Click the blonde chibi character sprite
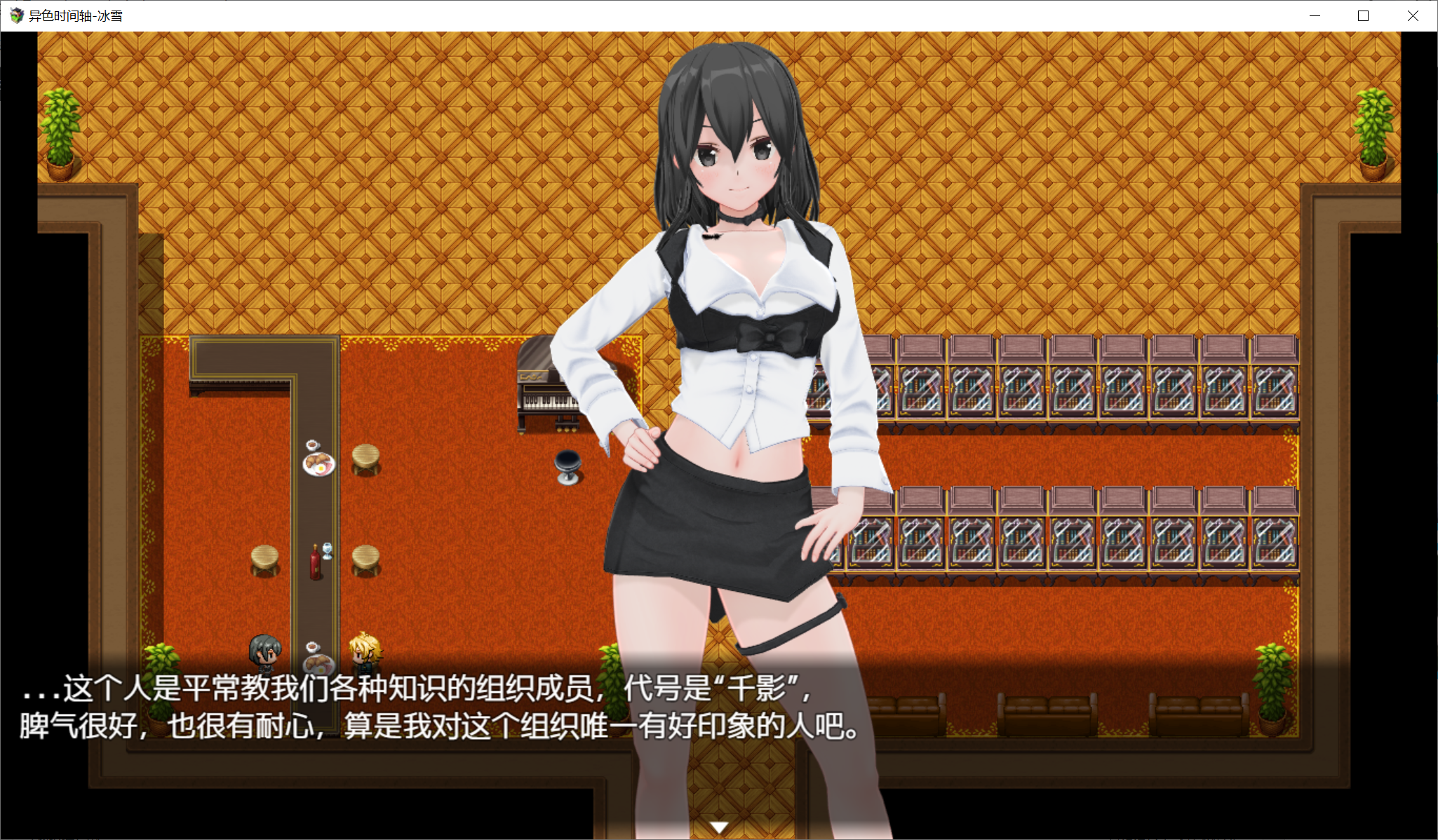The height and width of the screenshot is (840, 1438). (367, 652)
